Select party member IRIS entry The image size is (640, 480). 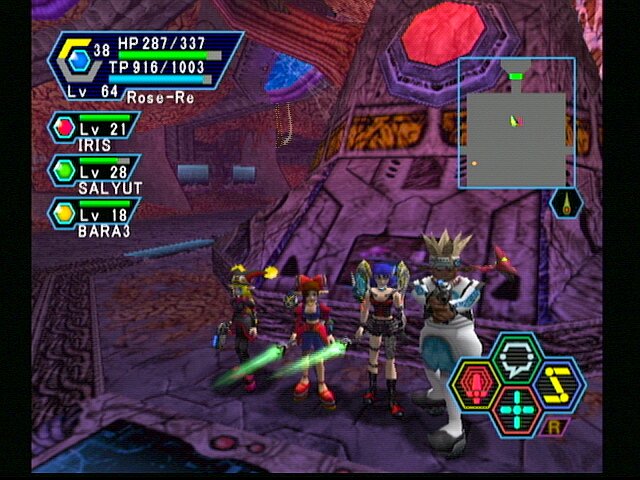click(94, 134)
